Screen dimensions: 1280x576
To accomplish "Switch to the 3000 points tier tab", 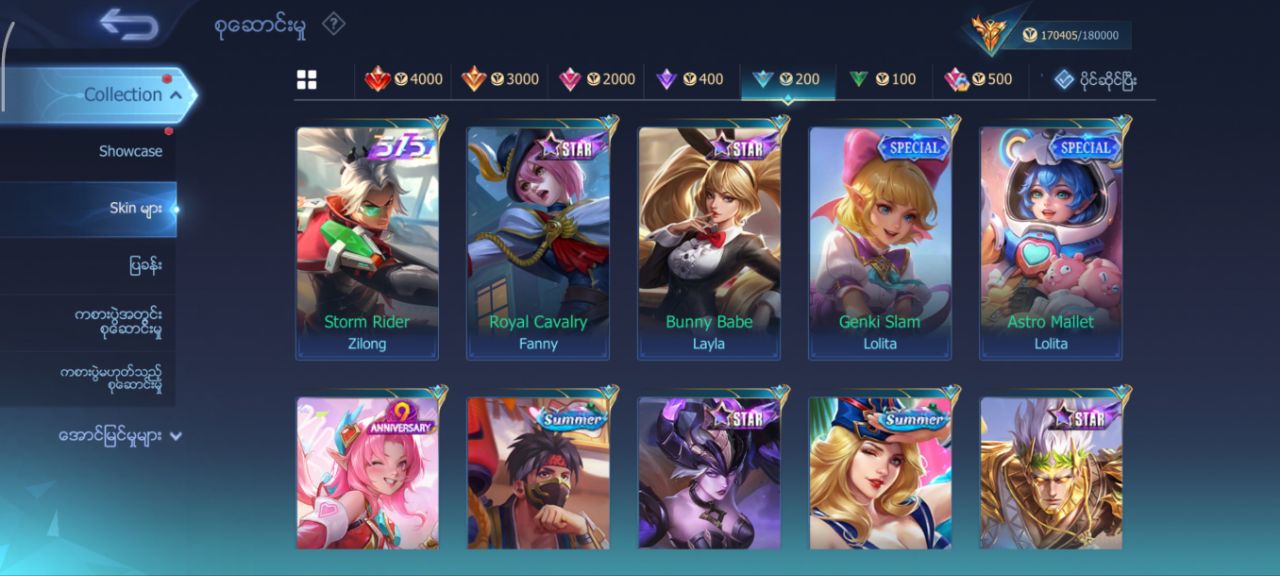I will tap(500, 79).
